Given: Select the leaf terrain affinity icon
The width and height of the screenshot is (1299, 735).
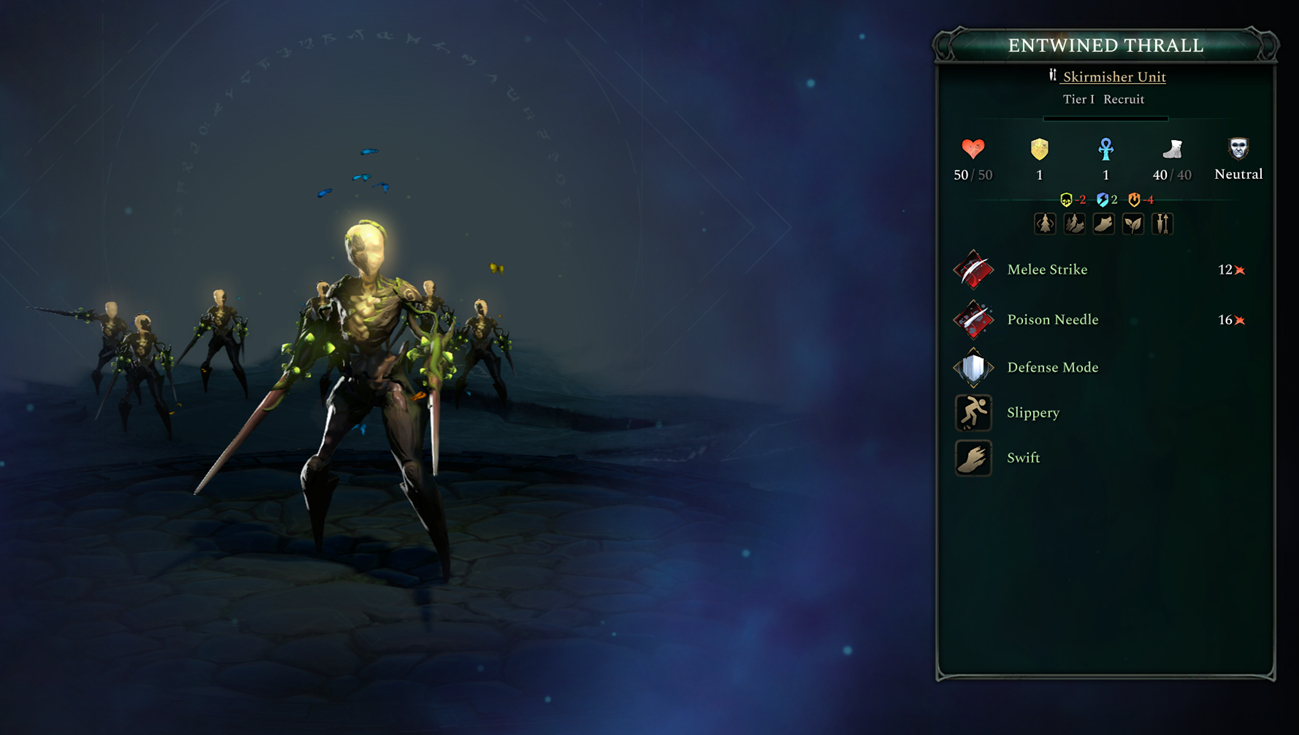Looking at the screenshot, I should tap(1133, 223).
